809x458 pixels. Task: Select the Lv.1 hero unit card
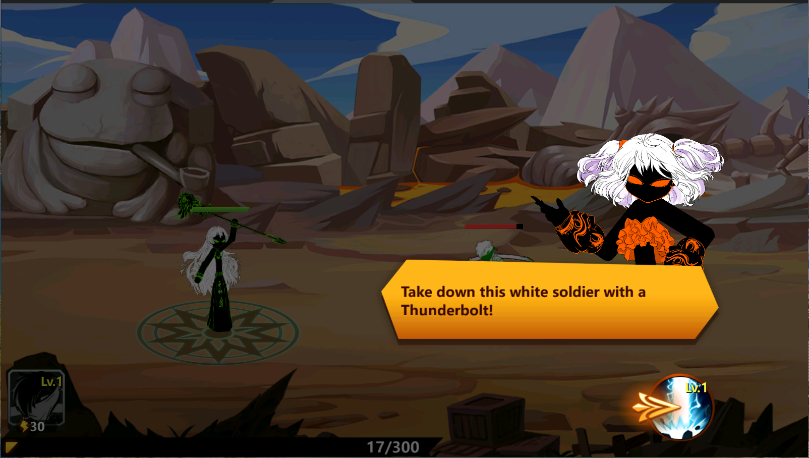(36, 404)
